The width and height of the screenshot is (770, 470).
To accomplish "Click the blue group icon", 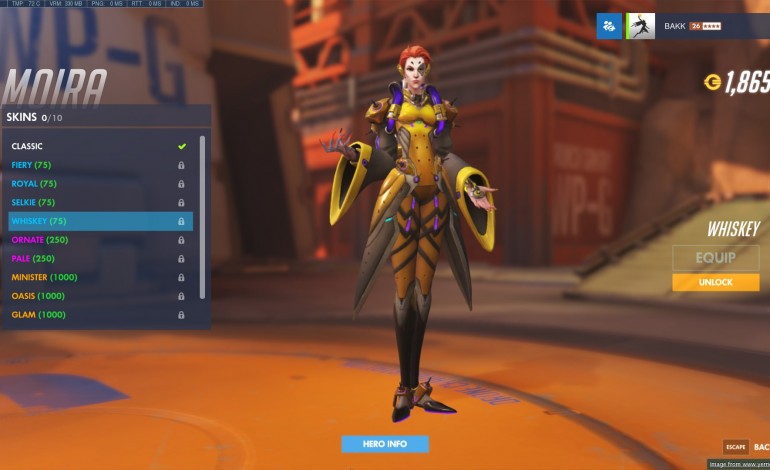I will [x=609, y=26].
